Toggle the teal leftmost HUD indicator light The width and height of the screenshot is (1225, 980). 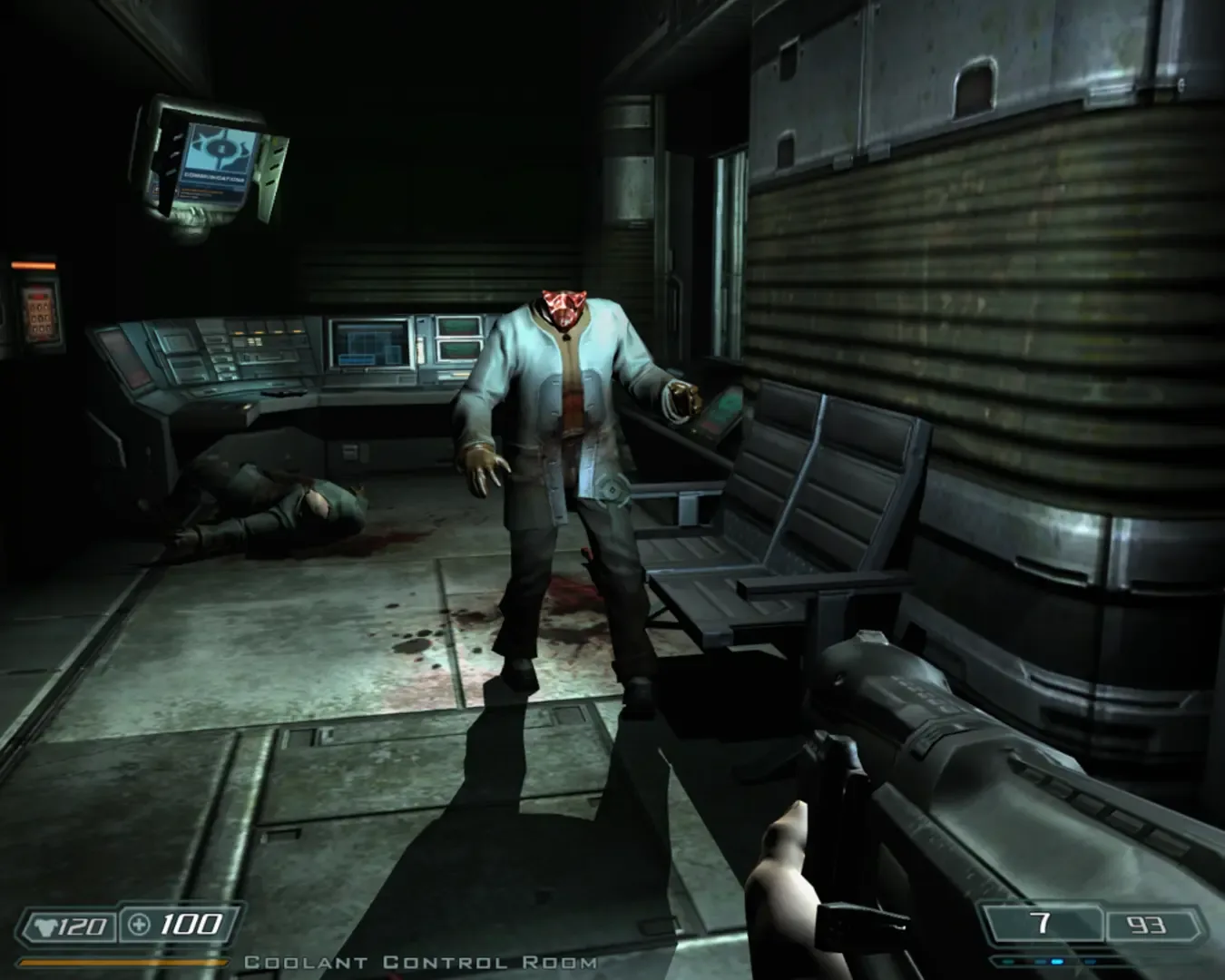pyautogui.click(x=1007, y=962)
